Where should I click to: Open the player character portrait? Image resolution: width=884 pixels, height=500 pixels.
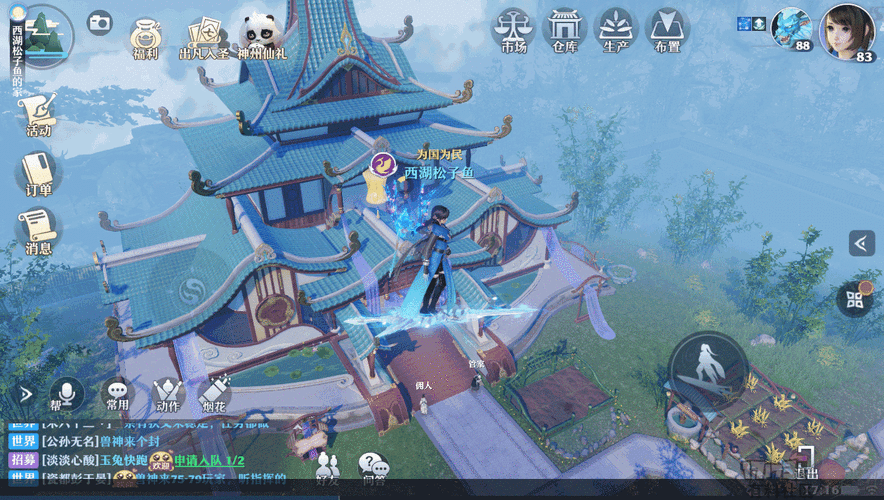848,31
